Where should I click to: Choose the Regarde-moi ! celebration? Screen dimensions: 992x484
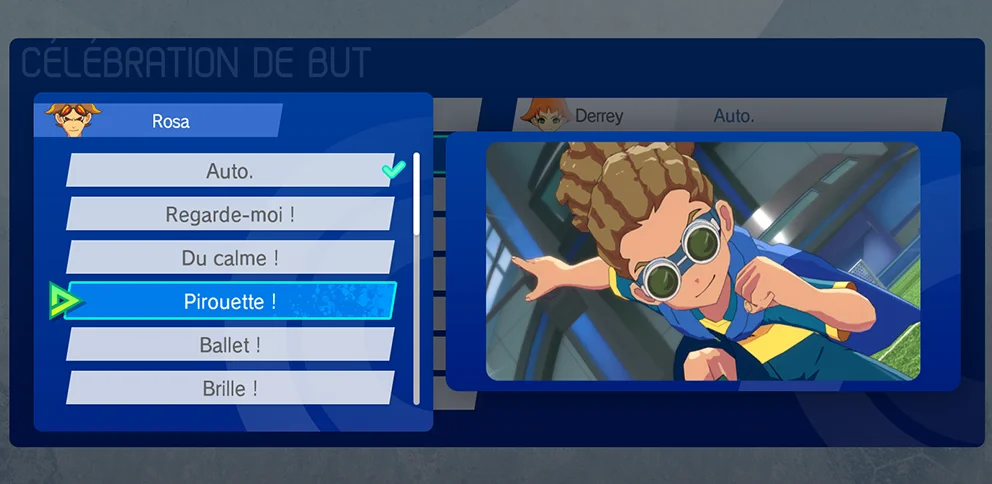tap(230, 214)
